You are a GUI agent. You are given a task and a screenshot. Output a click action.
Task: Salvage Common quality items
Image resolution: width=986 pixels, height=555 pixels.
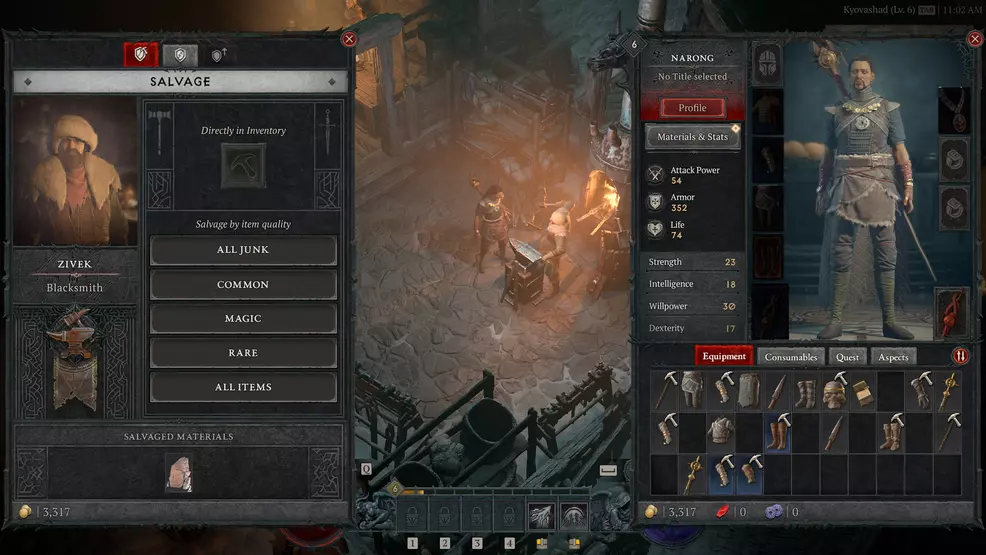point(243,285)
